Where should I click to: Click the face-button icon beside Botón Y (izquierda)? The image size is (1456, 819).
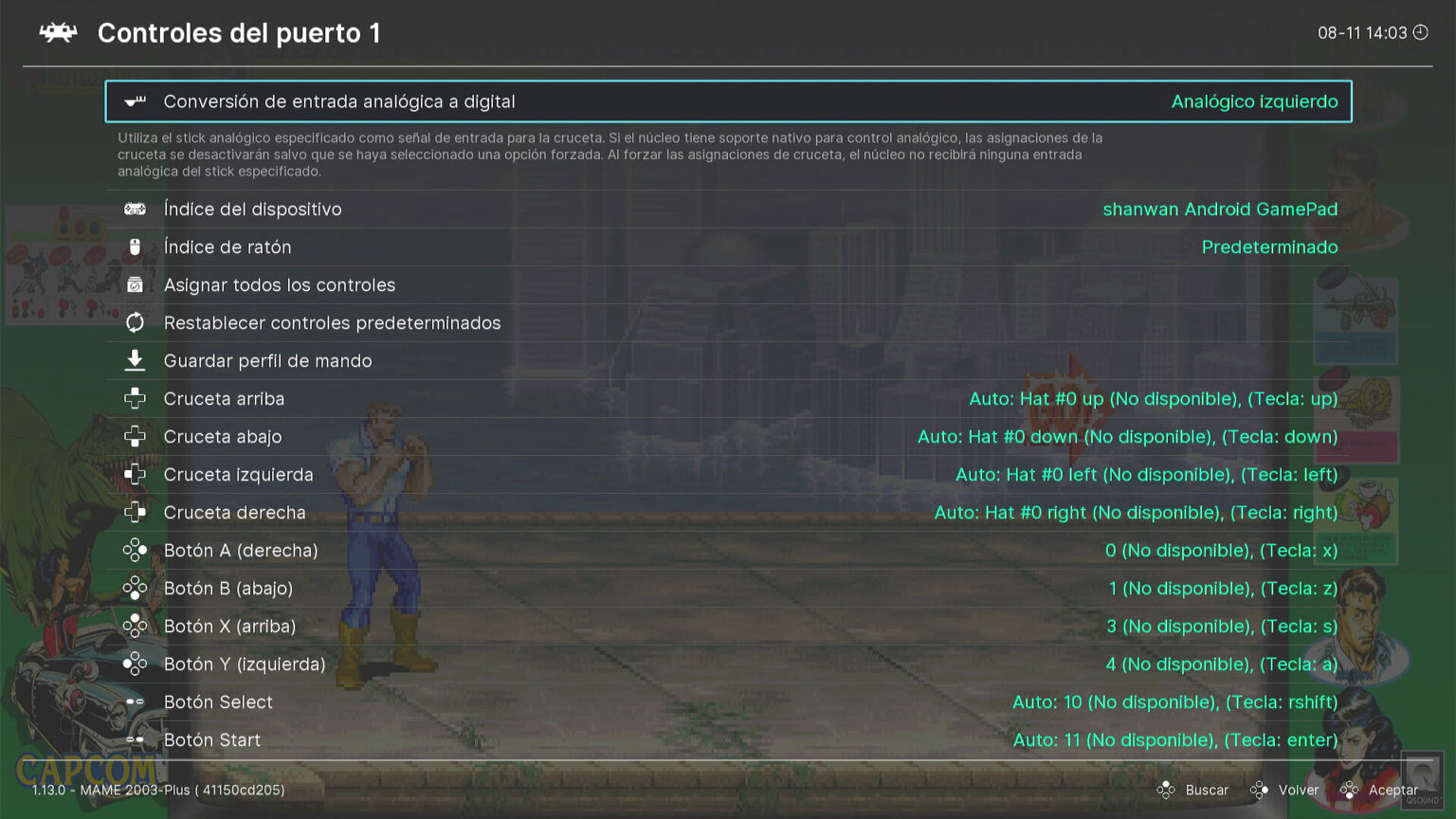point(135,664)
